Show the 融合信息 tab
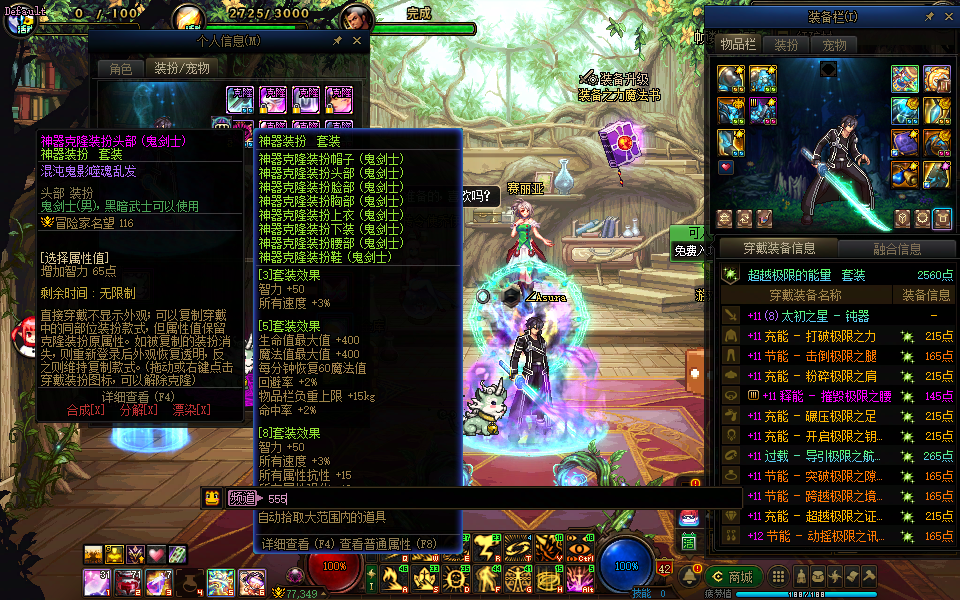This screenshot has width=960, height=600. (x=896, y=249)
